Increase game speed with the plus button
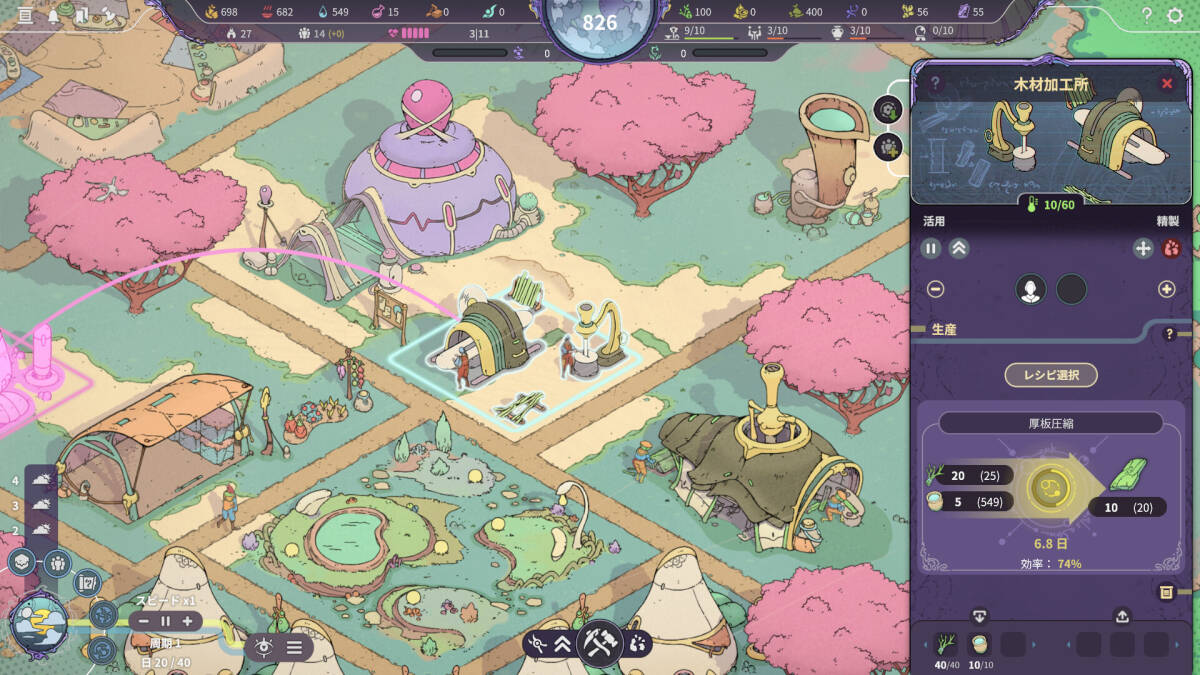The height and width of the screenshot is (675, 1200). 187,621
